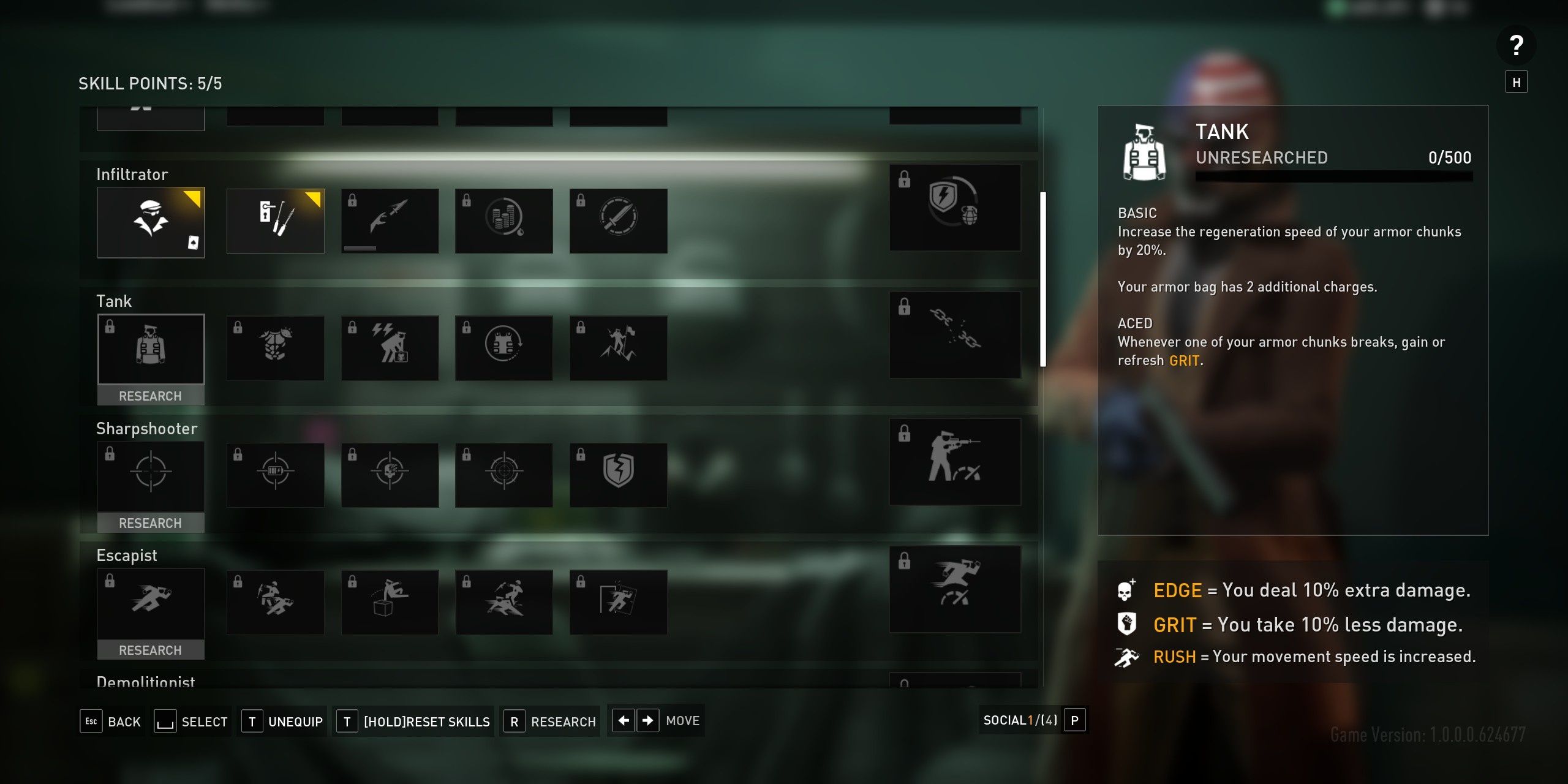Viewport: 1568px width, 784px height.
Task: Select the Infiltrator base skill icon
Action: (x=151, y=222)
